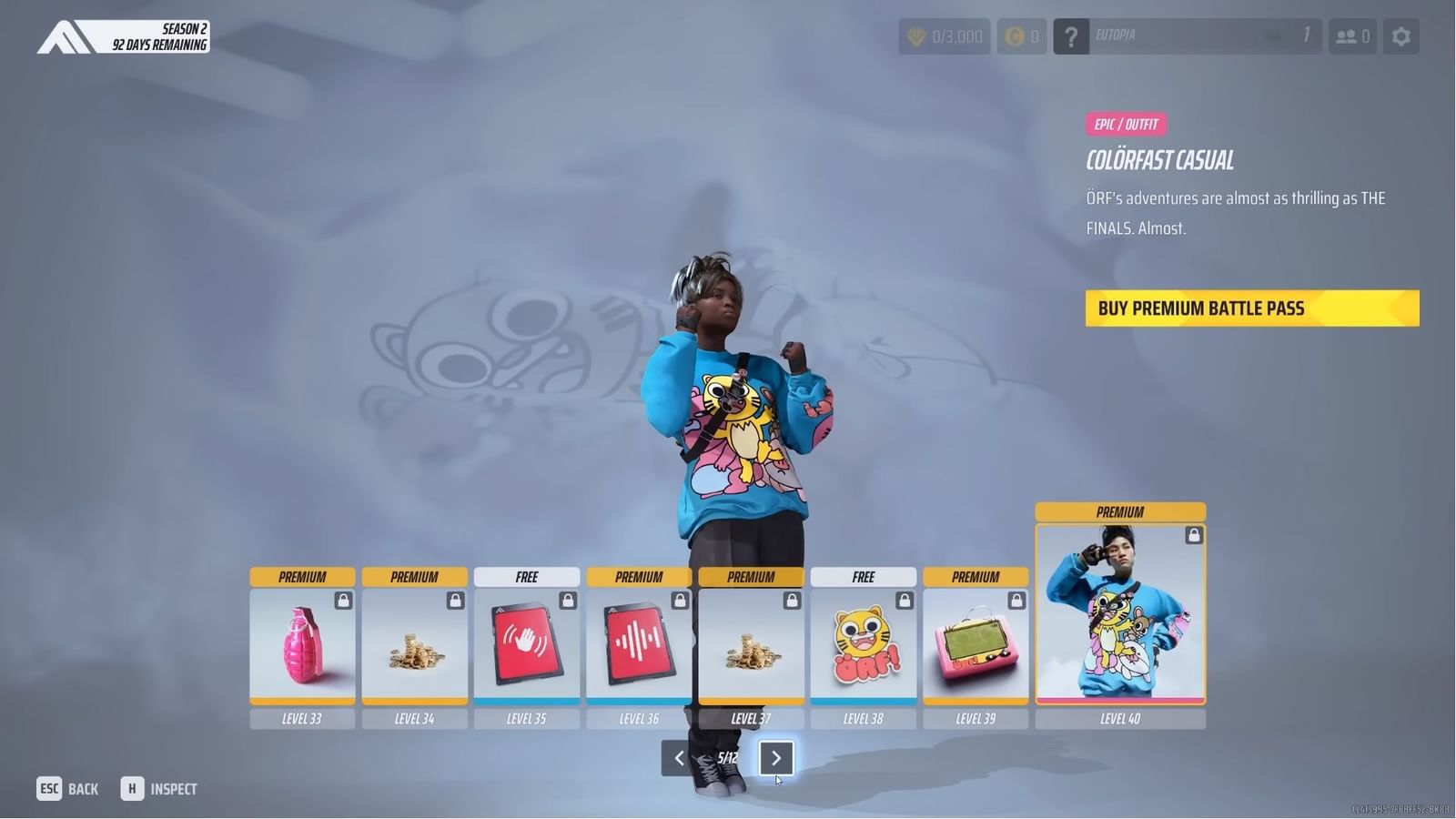The image size is (1456, 819).
Task: Click the ÖRF sticker reward at Level 38
Action: tap(863, 646)
